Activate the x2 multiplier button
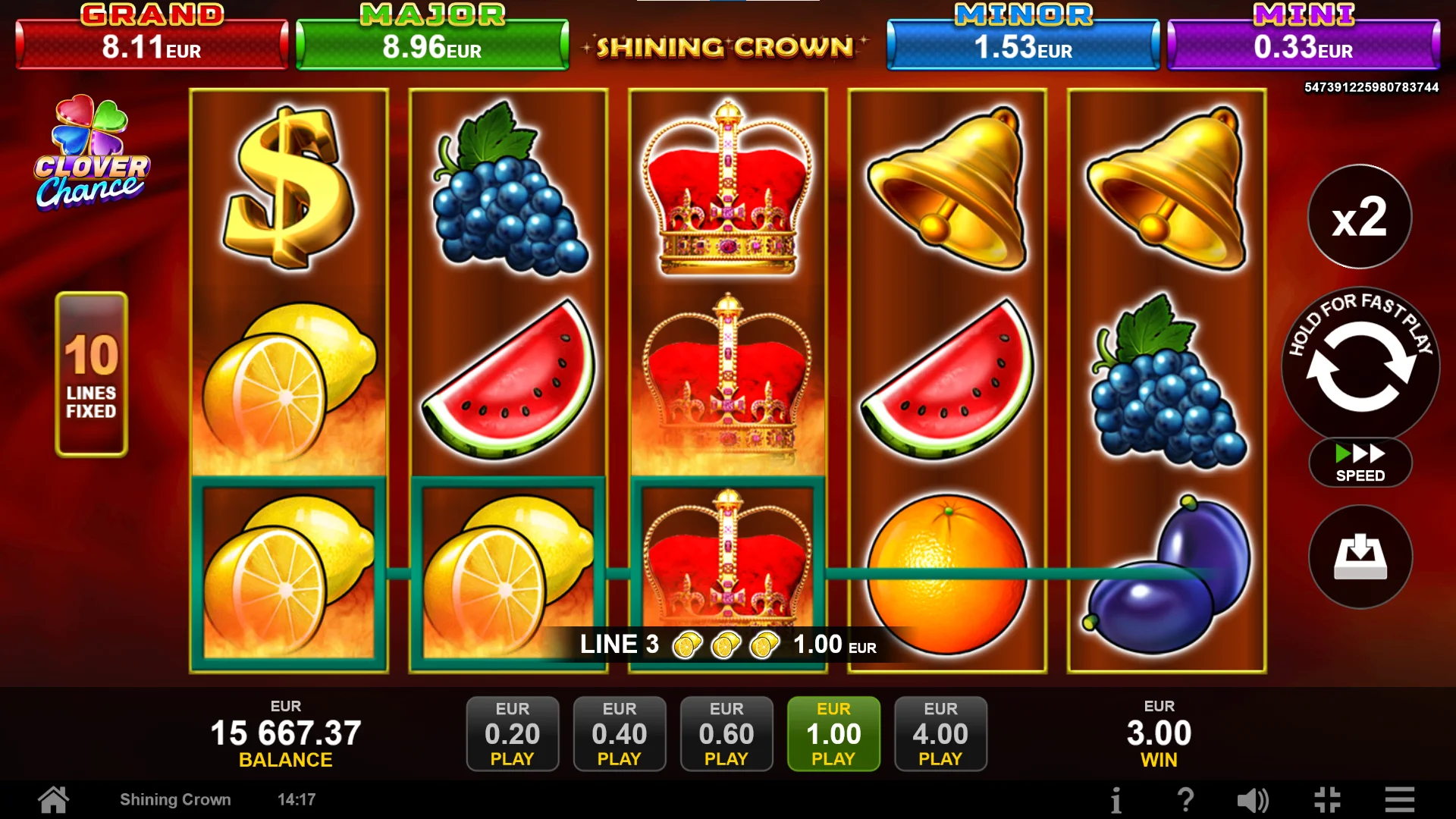The image size is (1456, 819). [1359, 216]
